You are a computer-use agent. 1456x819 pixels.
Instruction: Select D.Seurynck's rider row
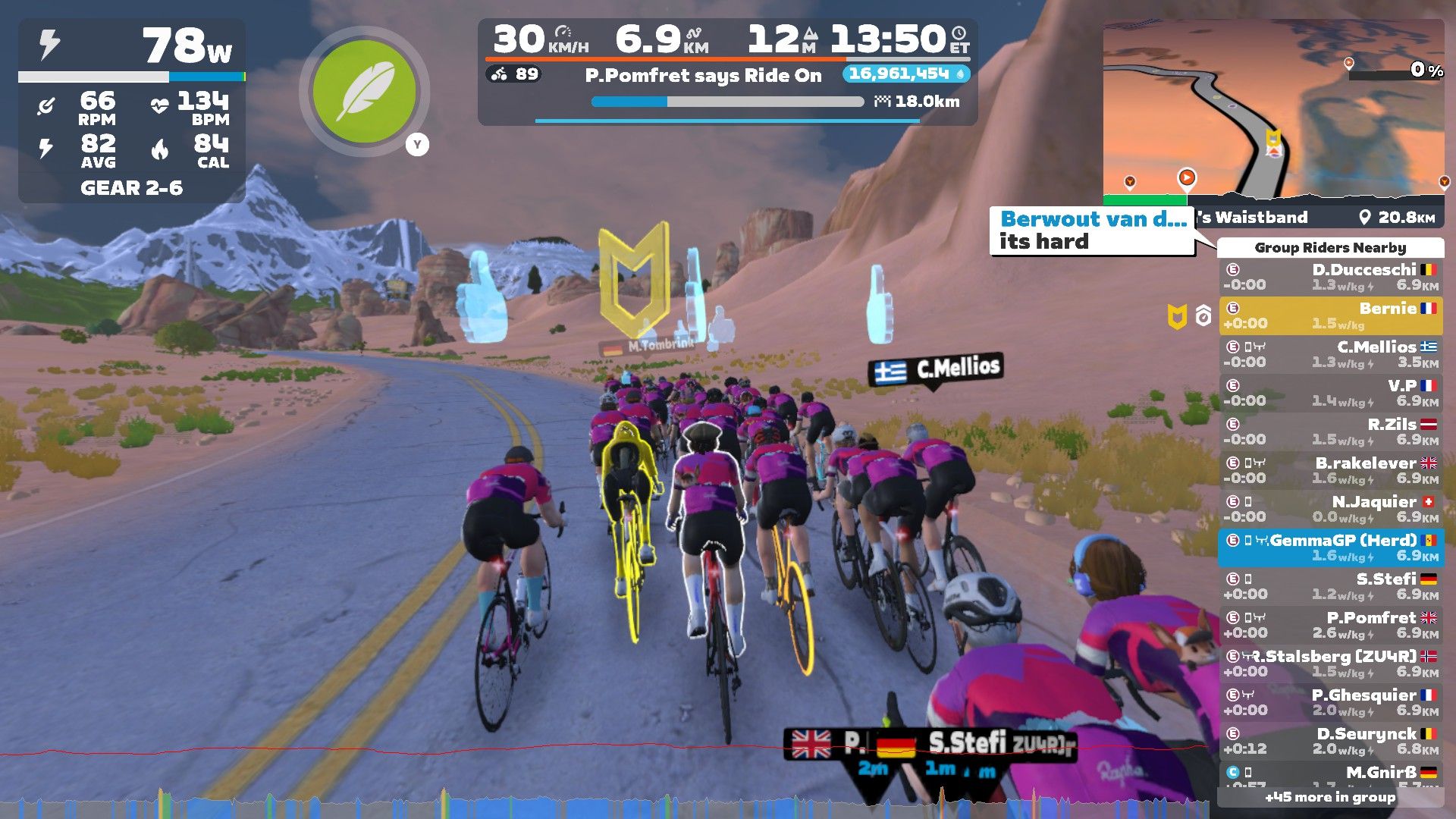point(1331,741)
